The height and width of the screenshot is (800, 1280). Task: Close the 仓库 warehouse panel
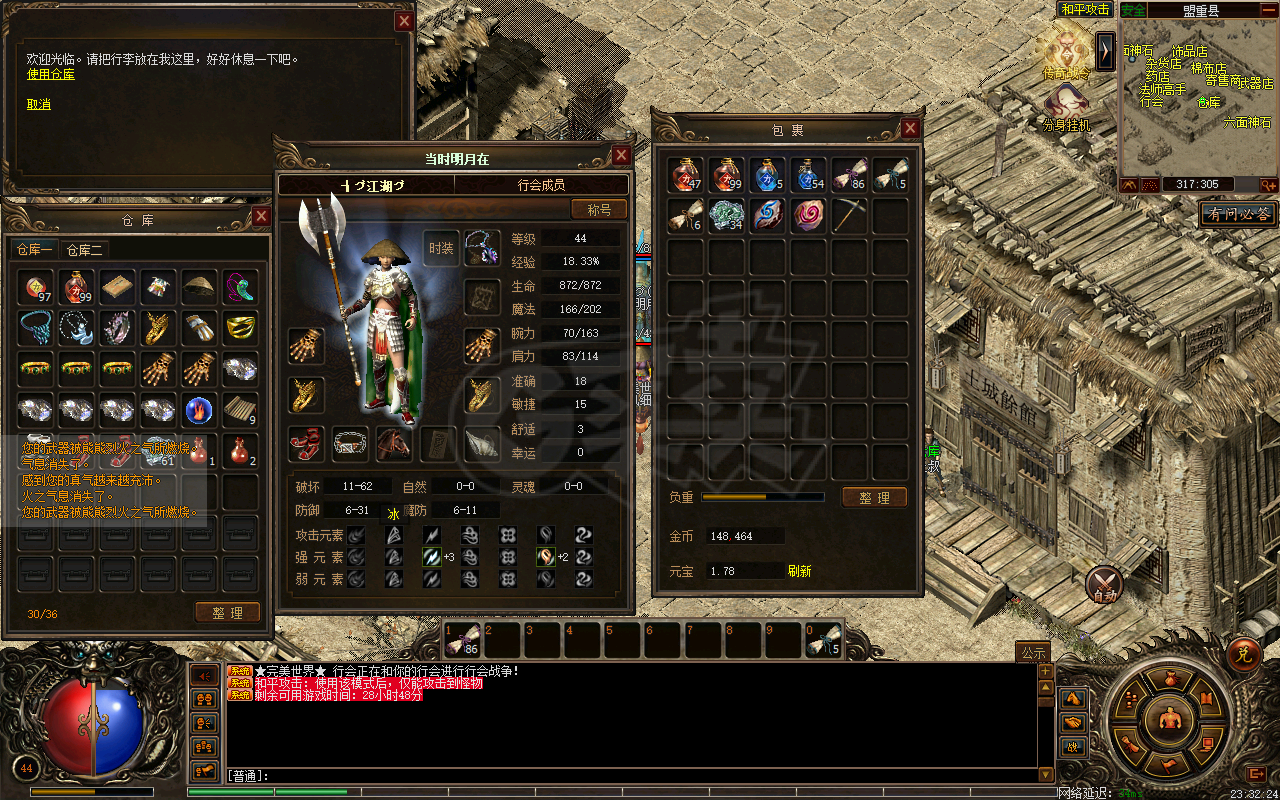261,216
